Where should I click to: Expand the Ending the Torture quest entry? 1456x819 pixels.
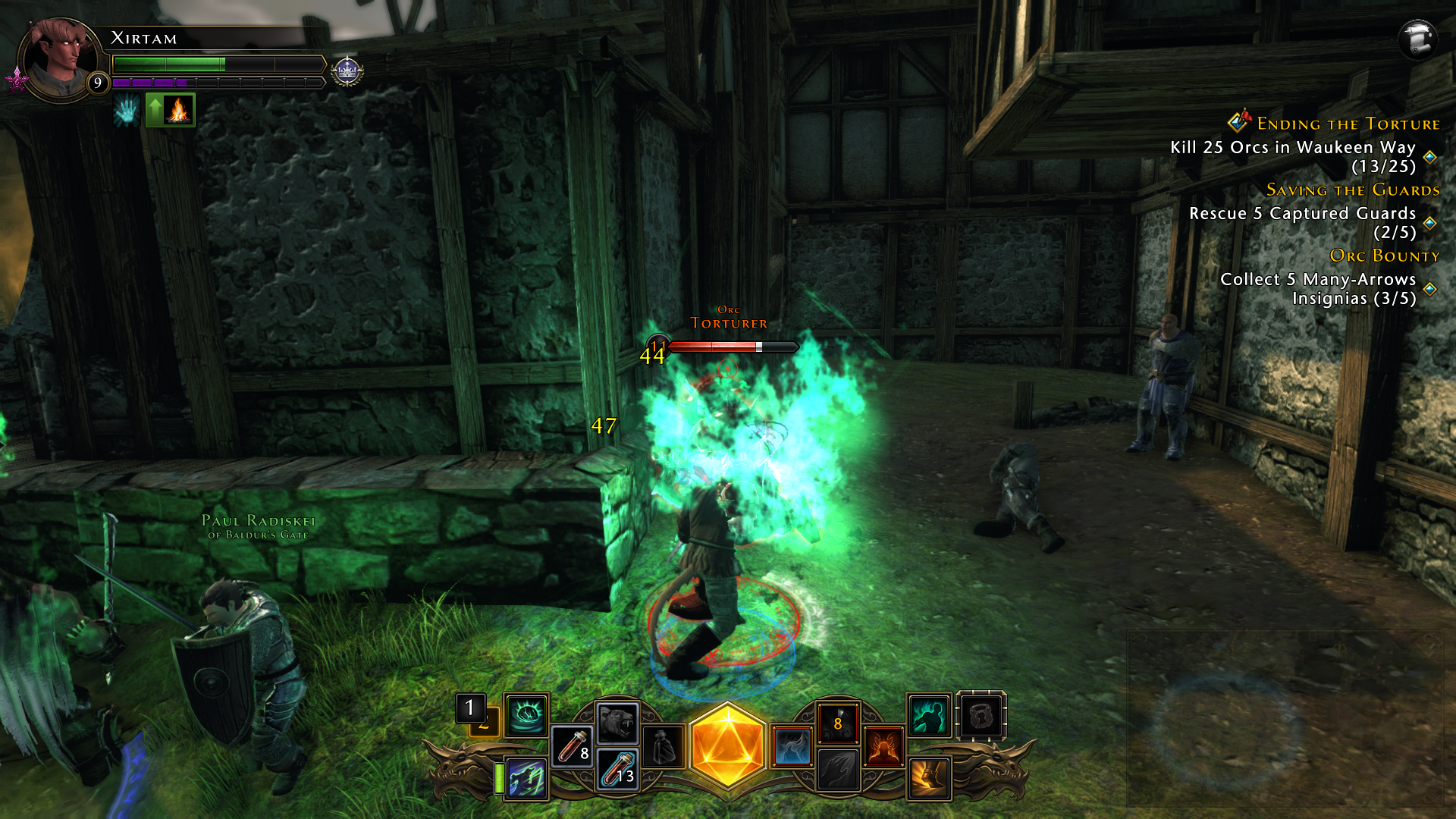click(1348, 124)
